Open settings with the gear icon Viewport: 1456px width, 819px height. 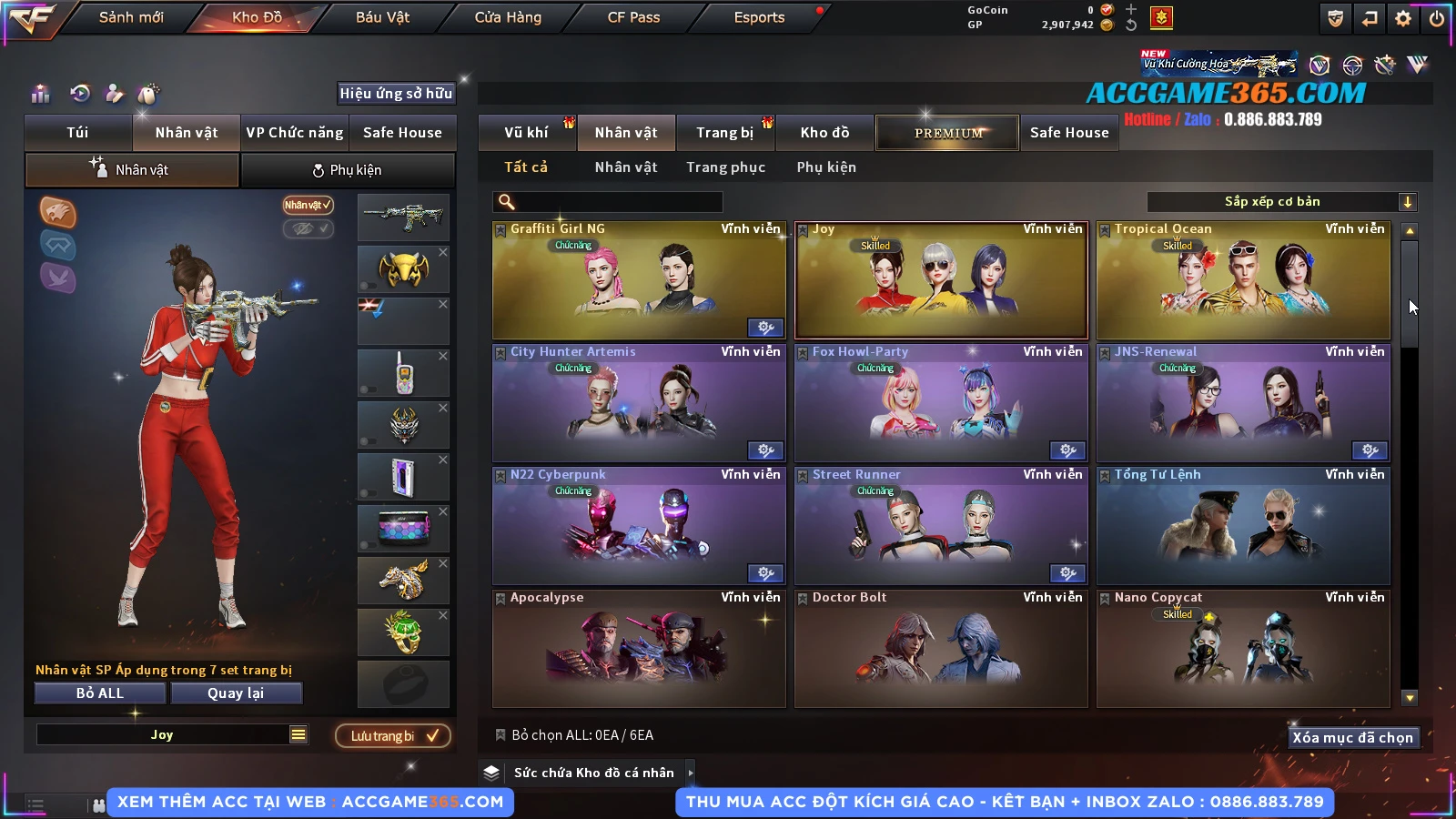point(1403,18)
